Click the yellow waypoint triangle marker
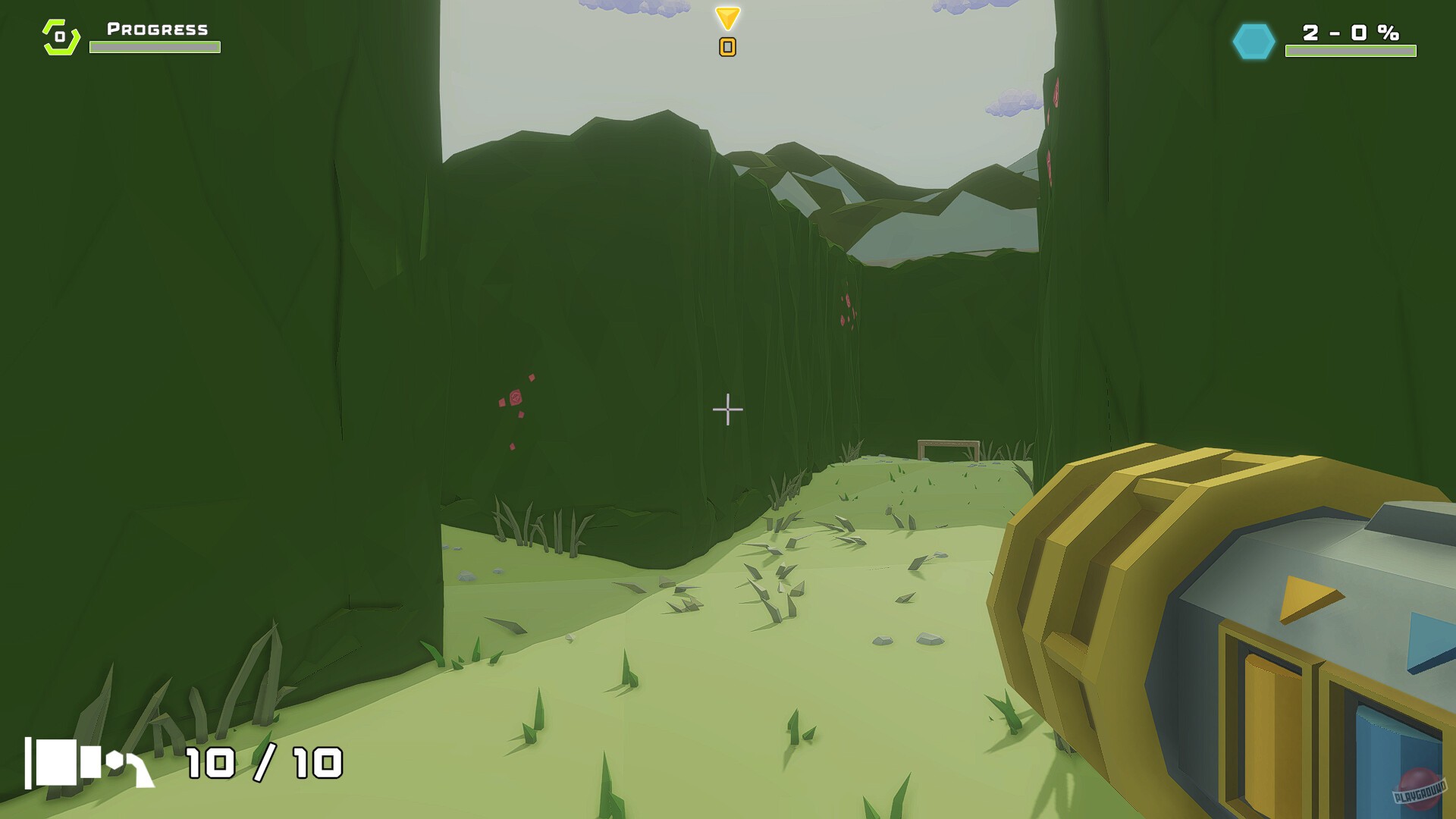This screenshot has height=819, width=1456. point(726,17)
